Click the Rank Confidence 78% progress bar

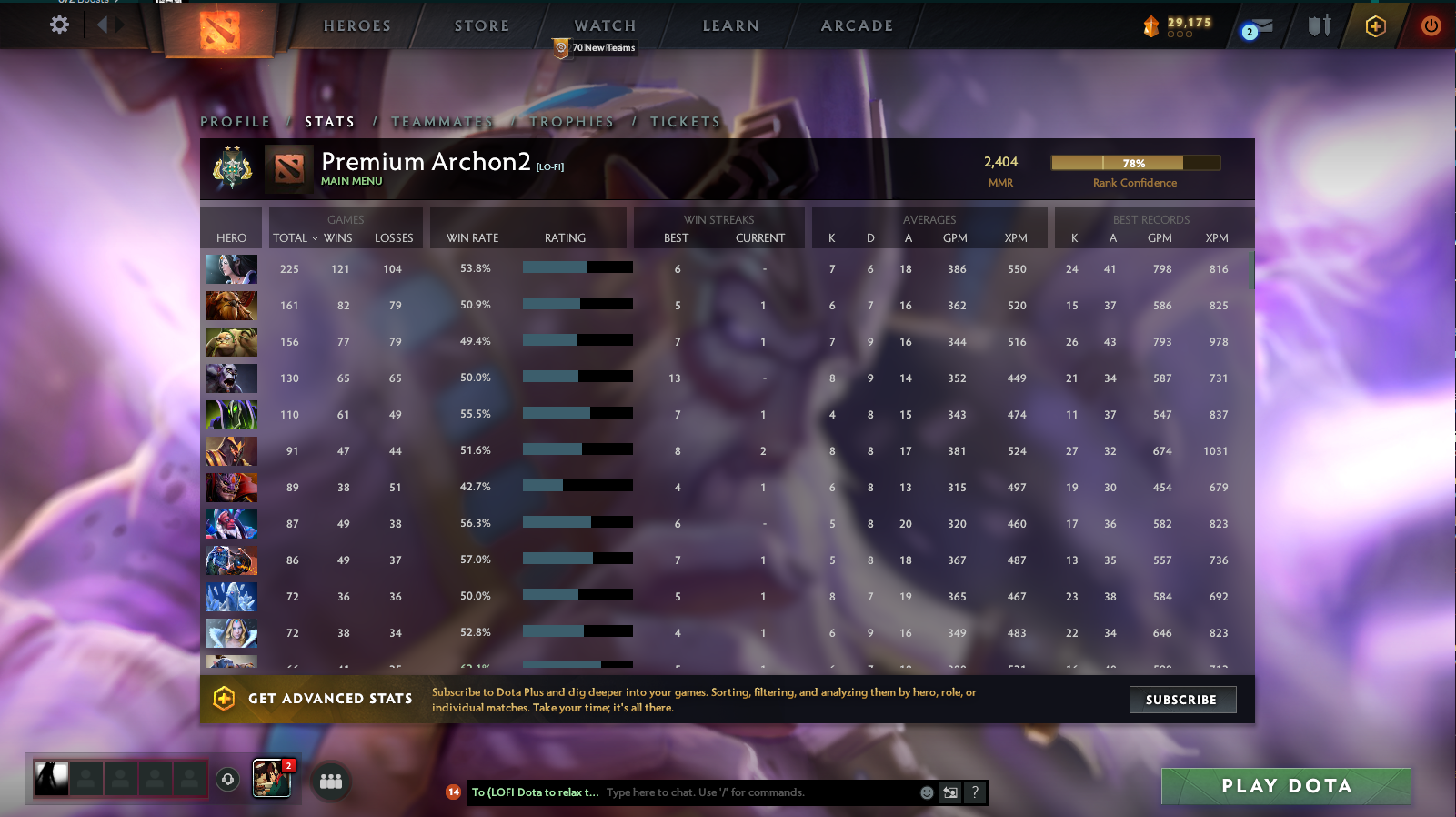coord(1135,163)
